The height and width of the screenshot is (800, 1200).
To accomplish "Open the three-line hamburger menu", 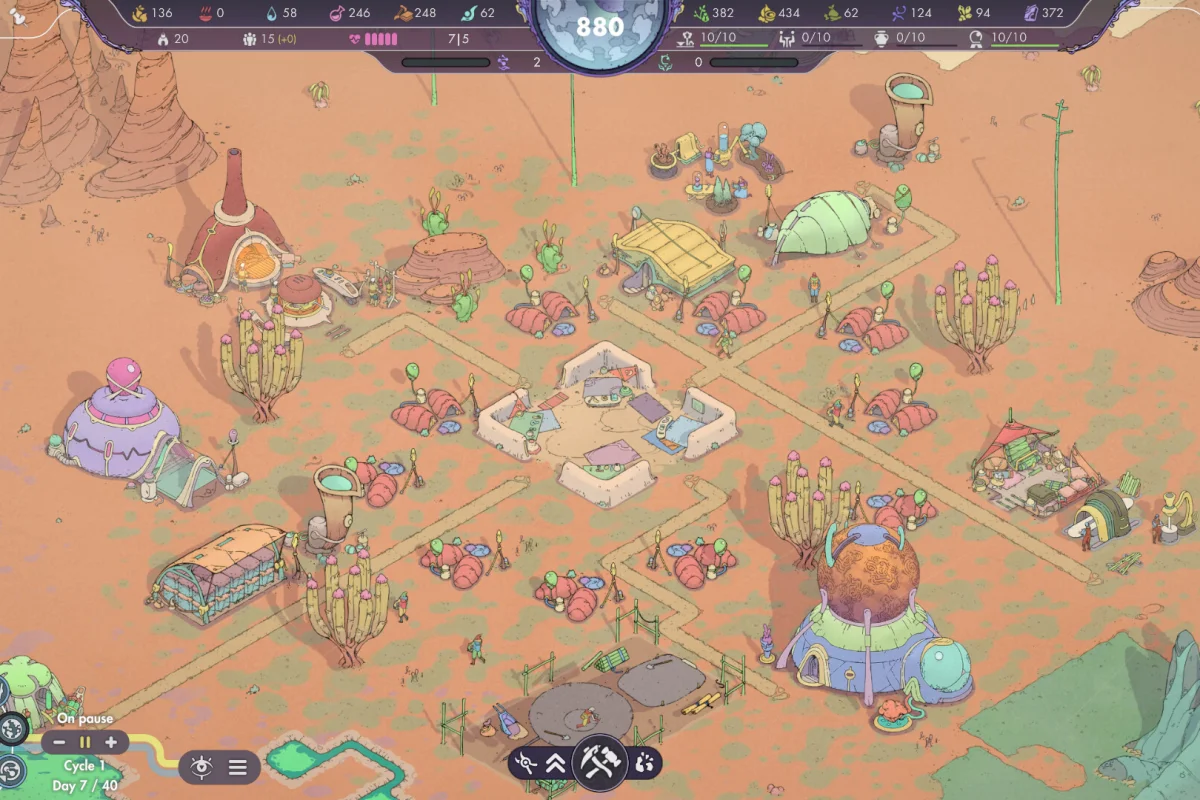I will [238, 767].
